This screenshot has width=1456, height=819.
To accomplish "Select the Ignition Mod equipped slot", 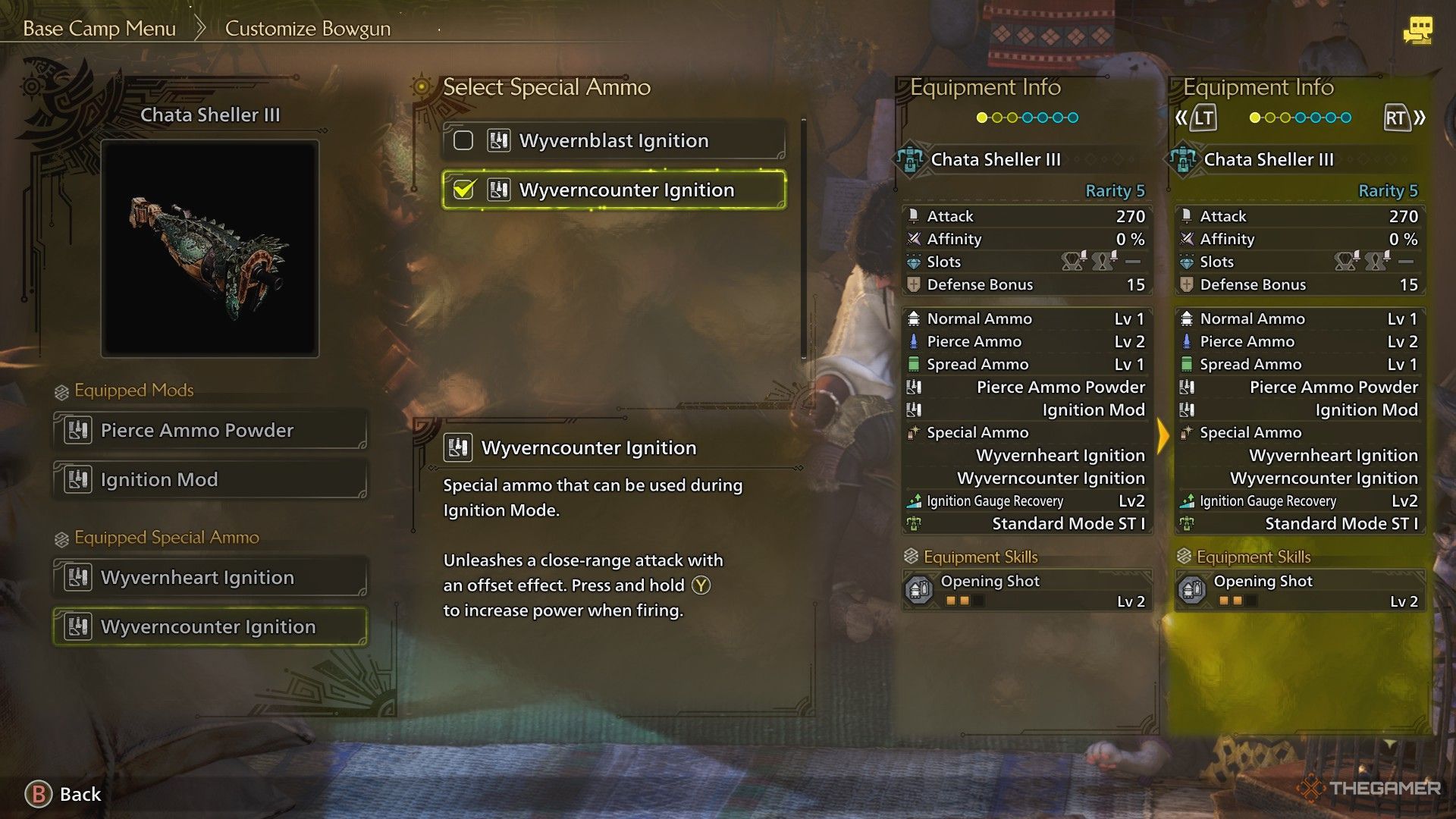I will (210, 480).
